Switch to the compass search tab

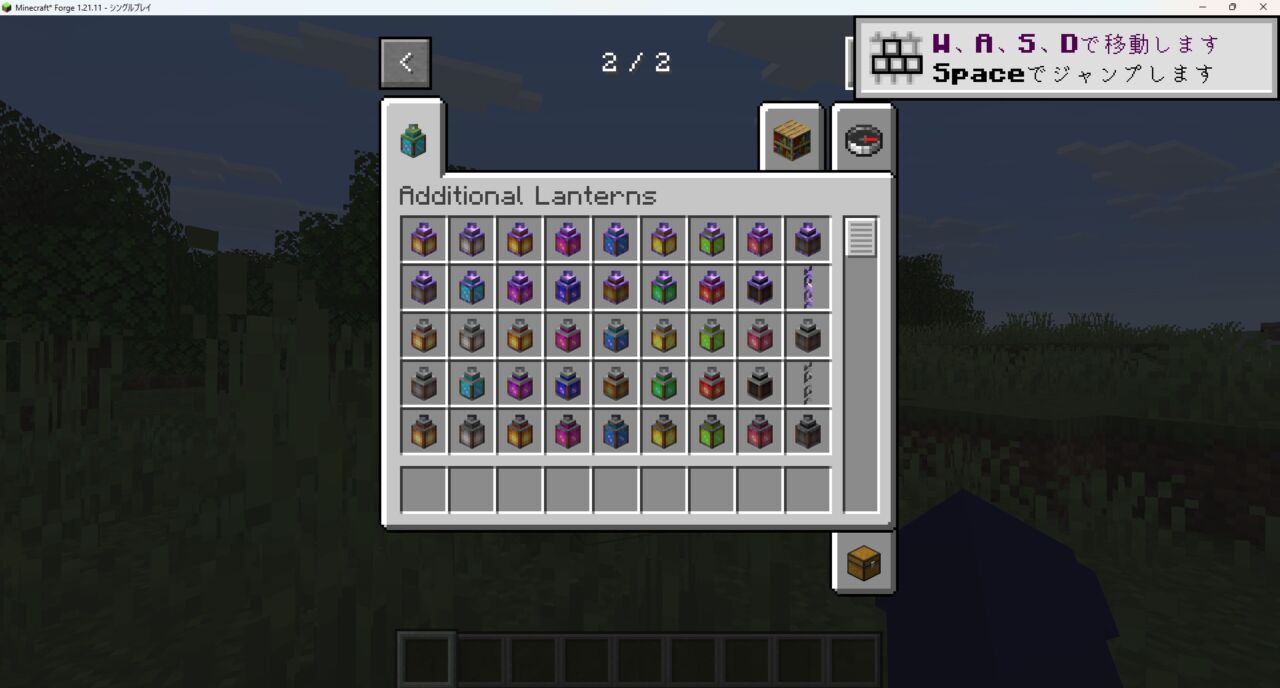(863, 141)
